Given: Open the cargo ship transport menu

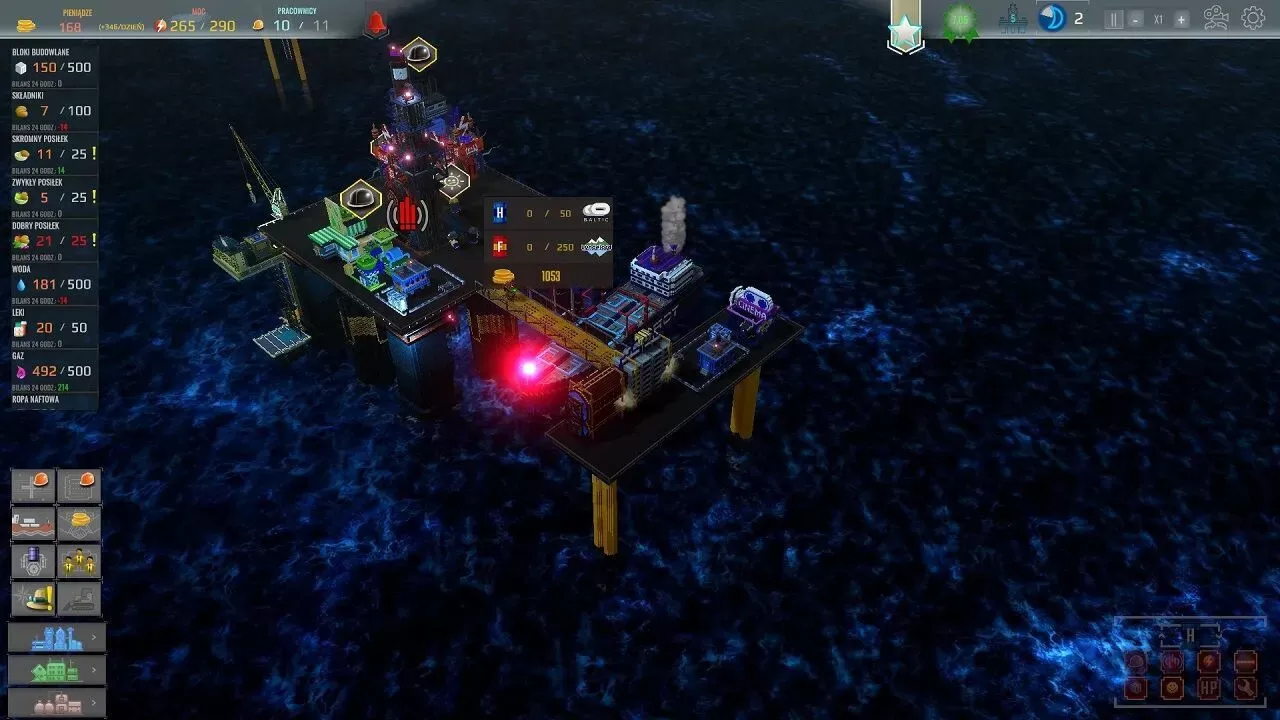Looking at the screenshot, I should [32, 523].
